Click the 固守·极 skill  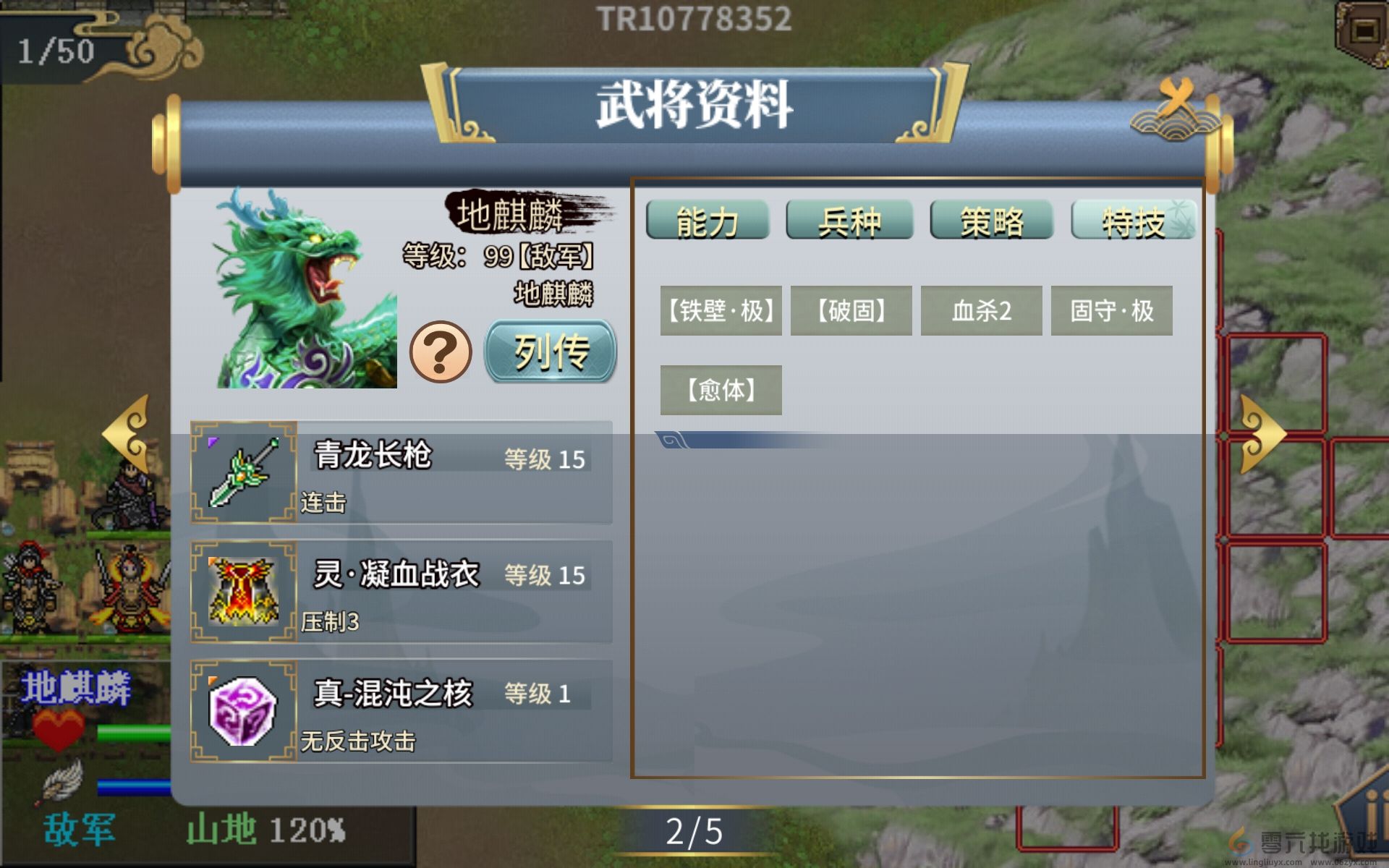pyautogui.click(x=1112, y=311)
